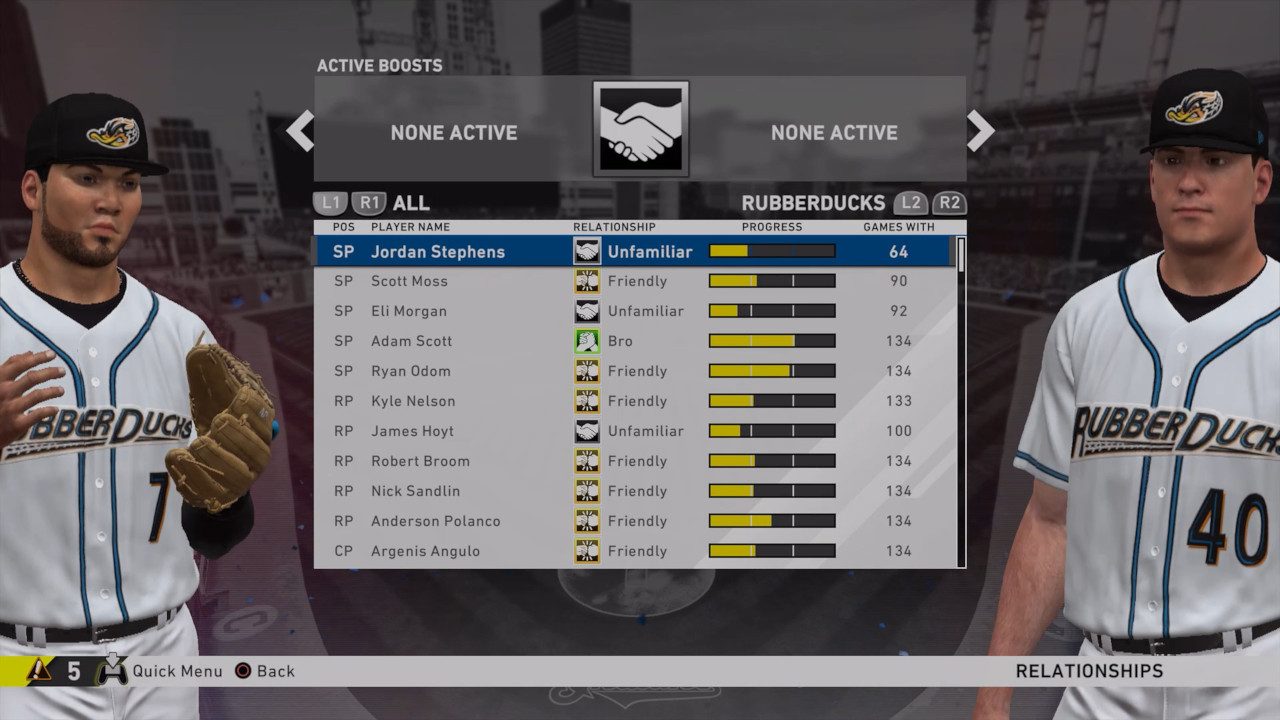The image size is (1280, 720).
Task: Select the James Hoyt entry
Action: pos(412,431)
